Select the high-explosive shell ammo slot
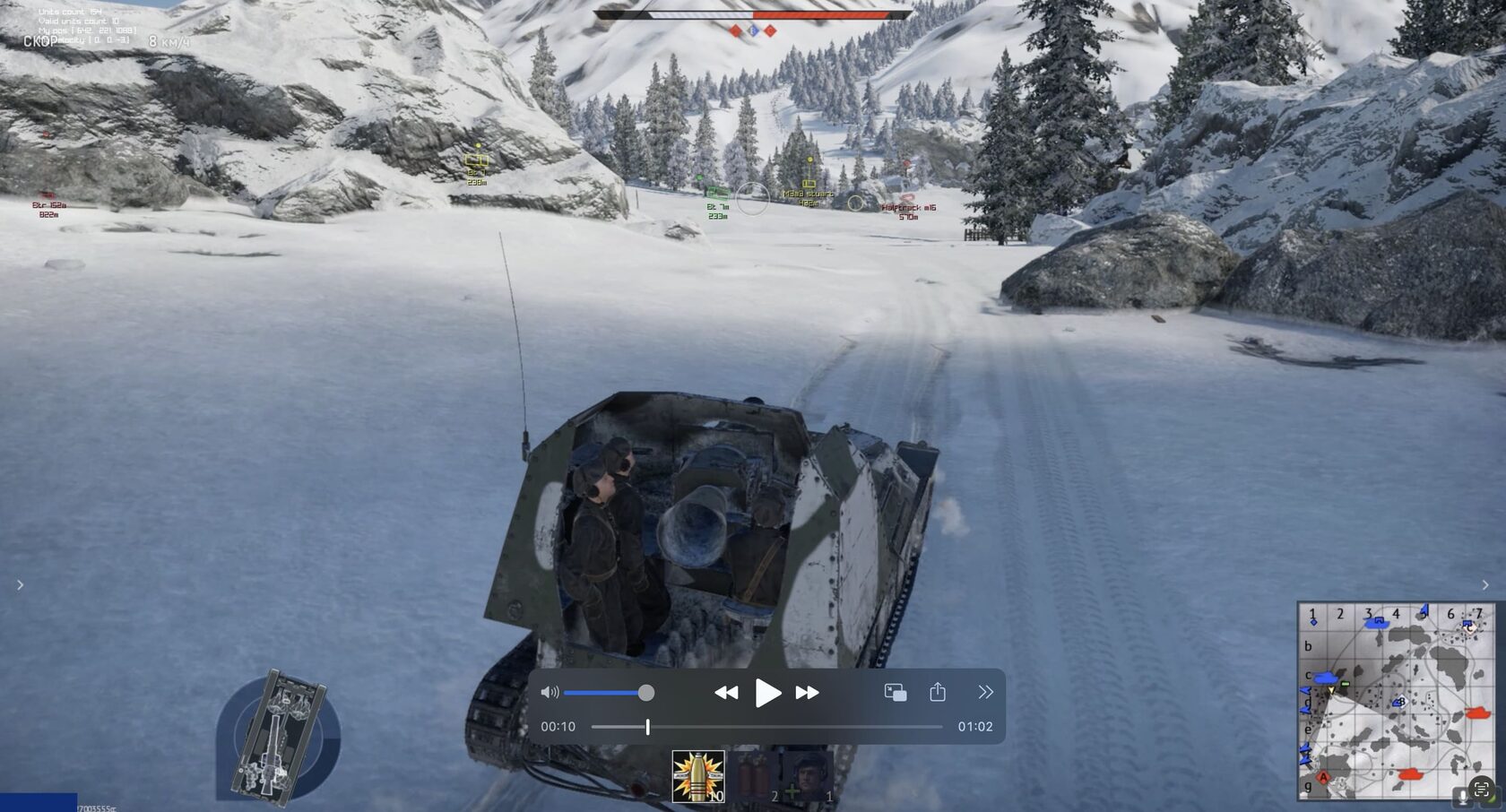This screenshot has width=1506, height=812. coord(698,776)
